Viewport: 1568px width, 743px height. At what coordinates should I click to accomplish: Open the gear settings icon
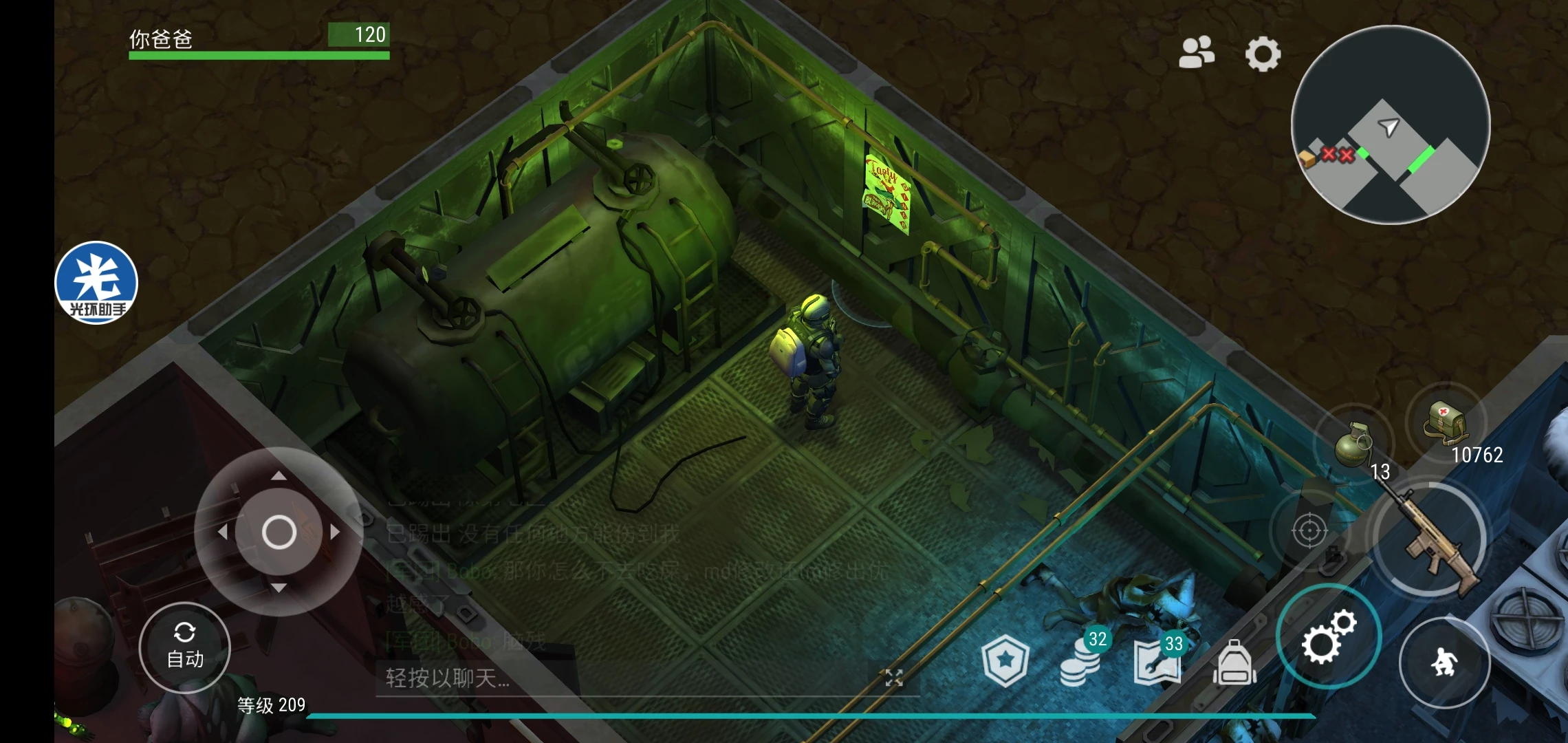1263,54
